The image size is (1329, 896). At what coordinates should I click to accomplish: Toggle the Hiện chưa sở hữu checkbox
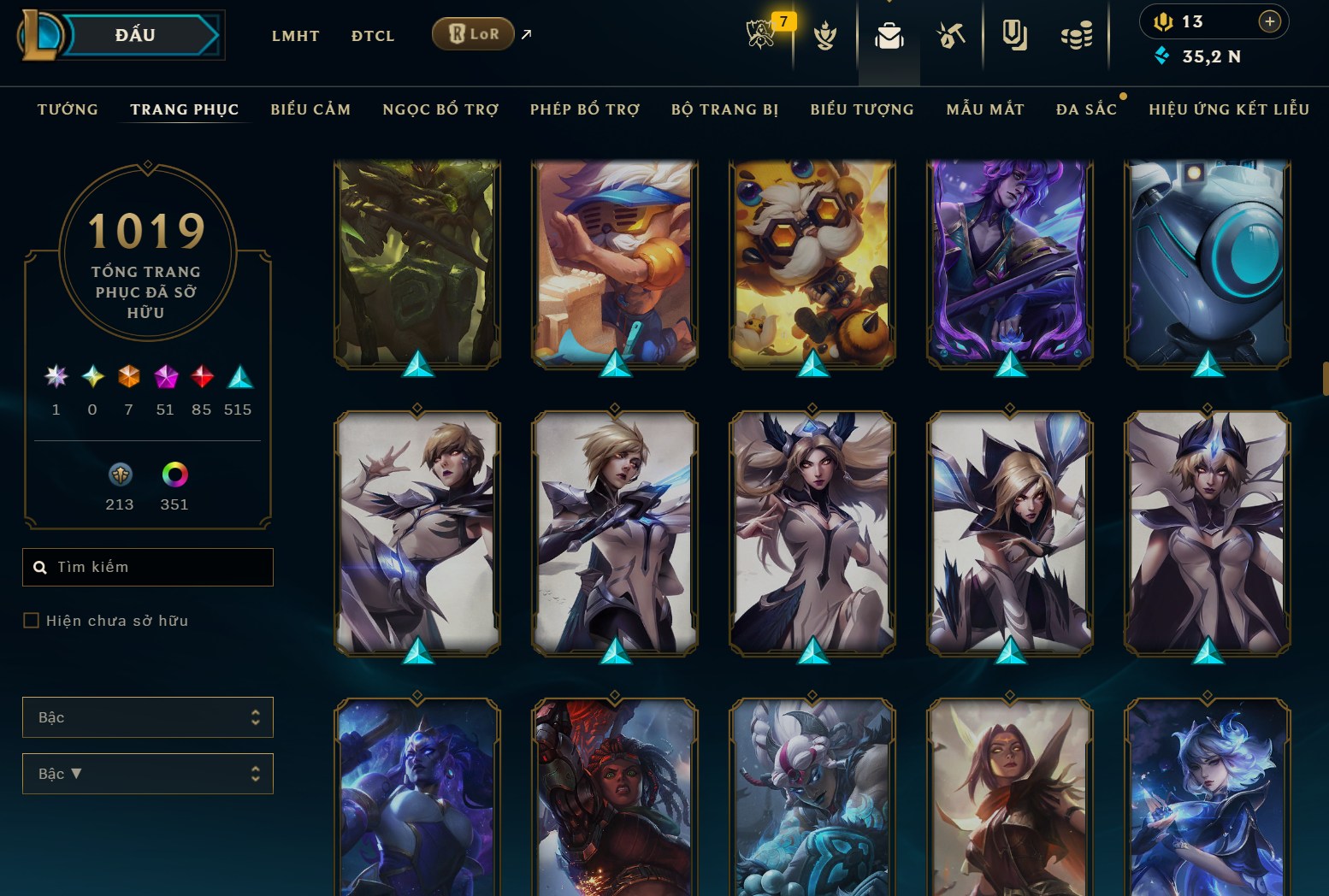click(32, 621)
